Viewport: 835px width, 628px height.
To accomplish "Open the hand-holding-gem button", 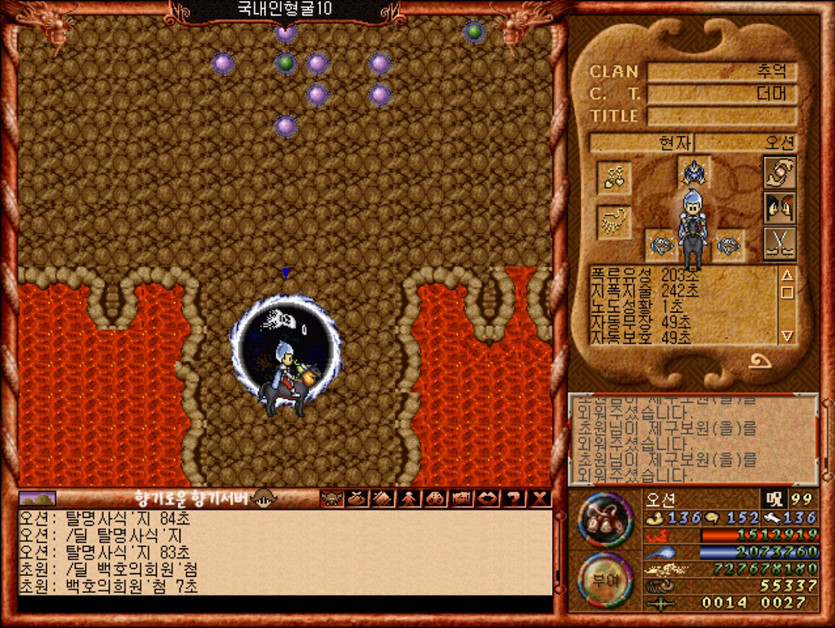I will click(x=778, y=171).
